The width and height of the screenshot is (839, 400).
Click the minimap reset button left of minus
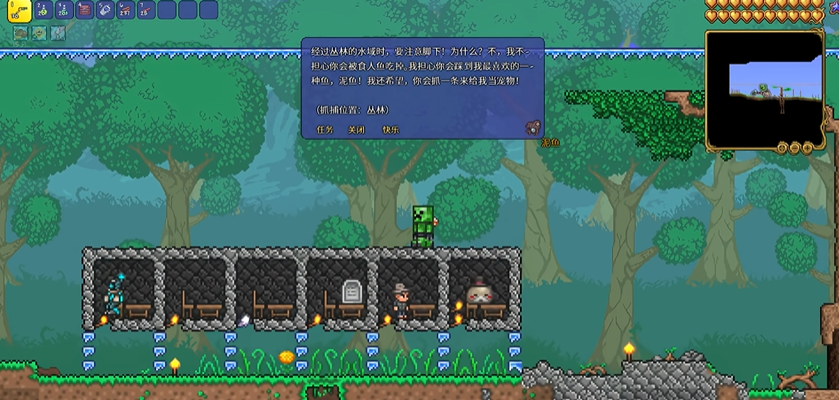click(781, 147)
